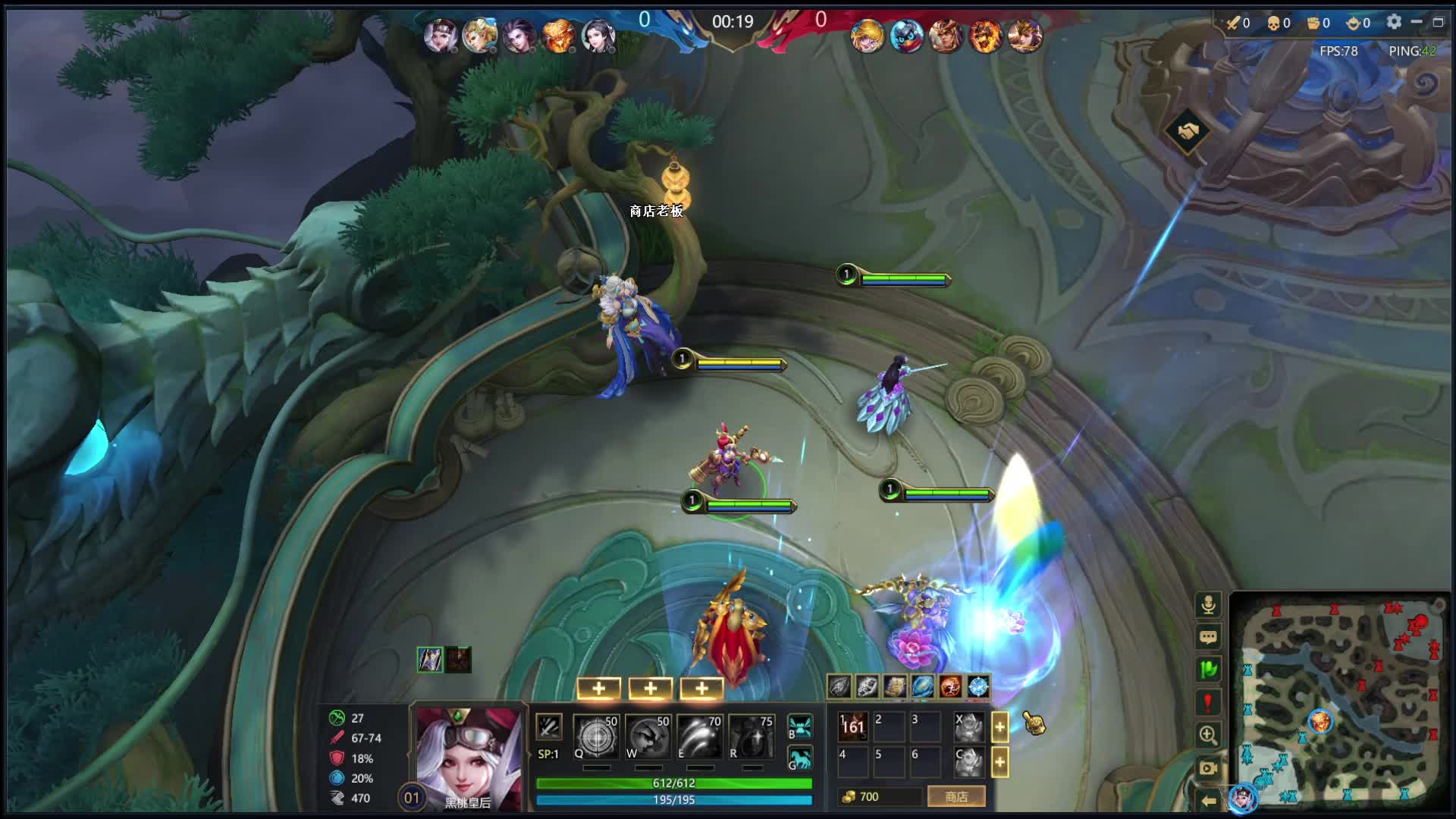Click the minimap magnifier zoom button
Image resolution: width=1456 pixels, height=819 pixels.
click(x=1208, y=735)
